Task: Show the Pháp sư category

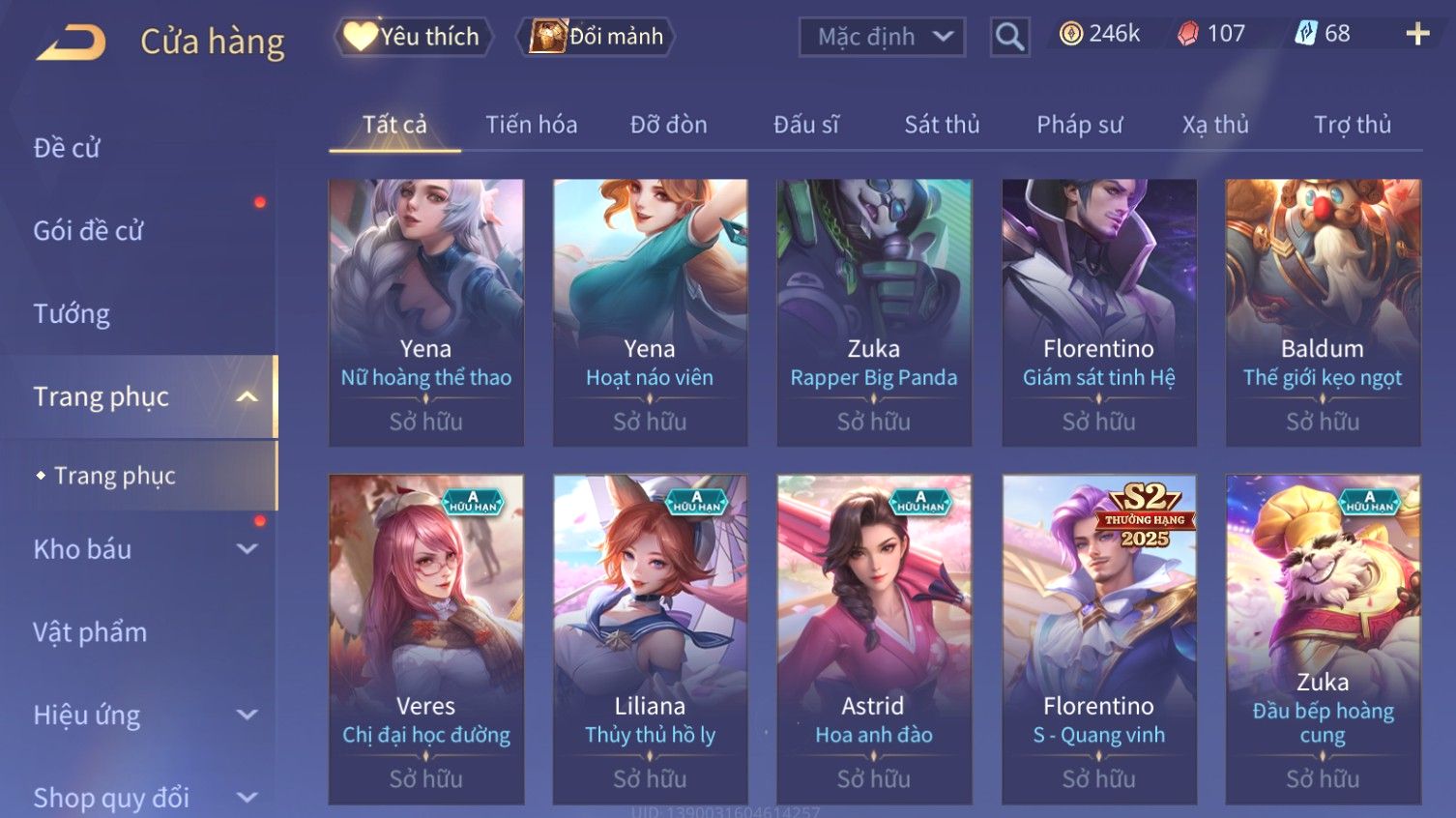Action: (x=1079, y=125)
